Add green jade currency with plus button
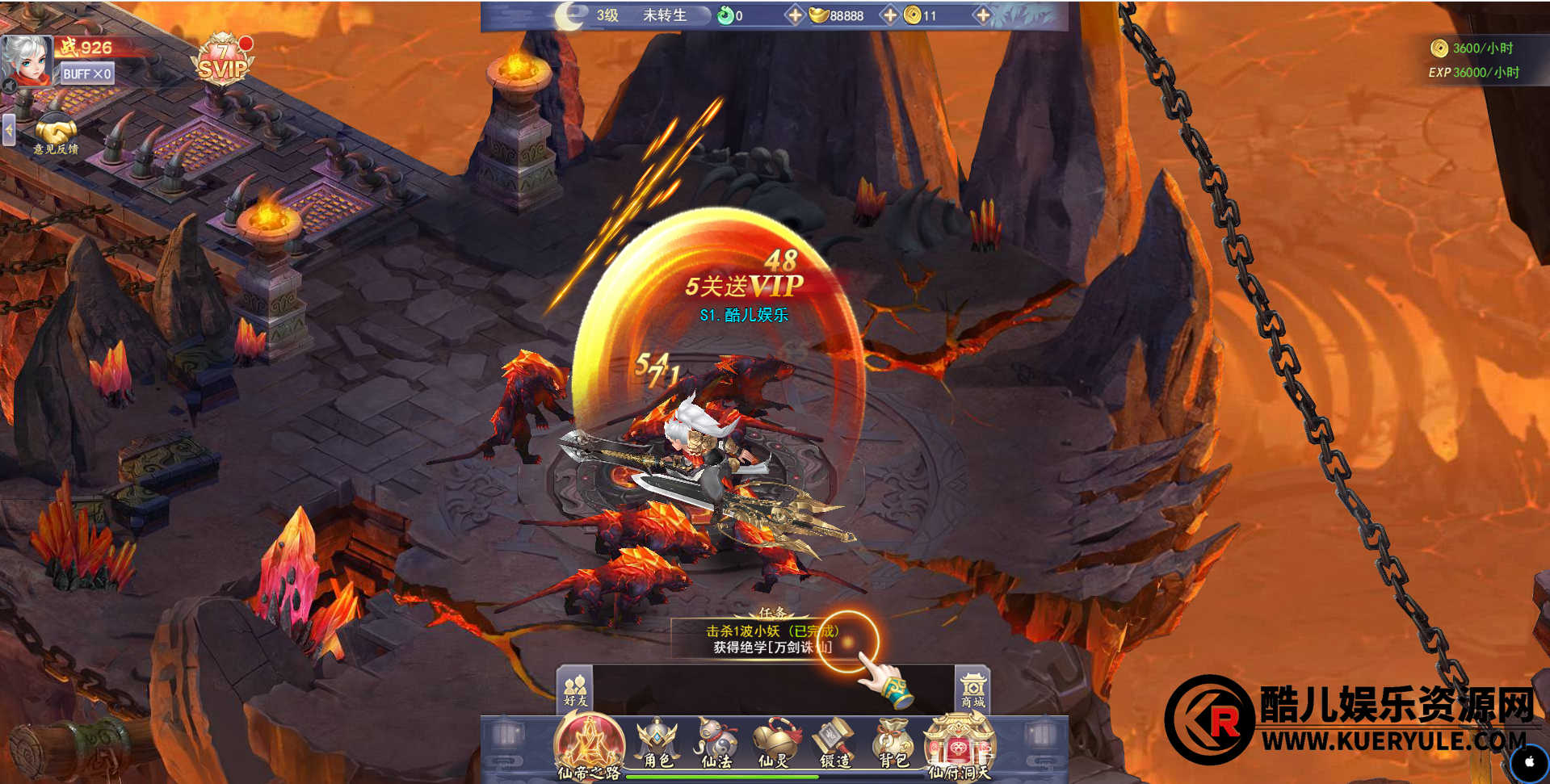Viewport: 1550px width, 784px height. [795, 15]
